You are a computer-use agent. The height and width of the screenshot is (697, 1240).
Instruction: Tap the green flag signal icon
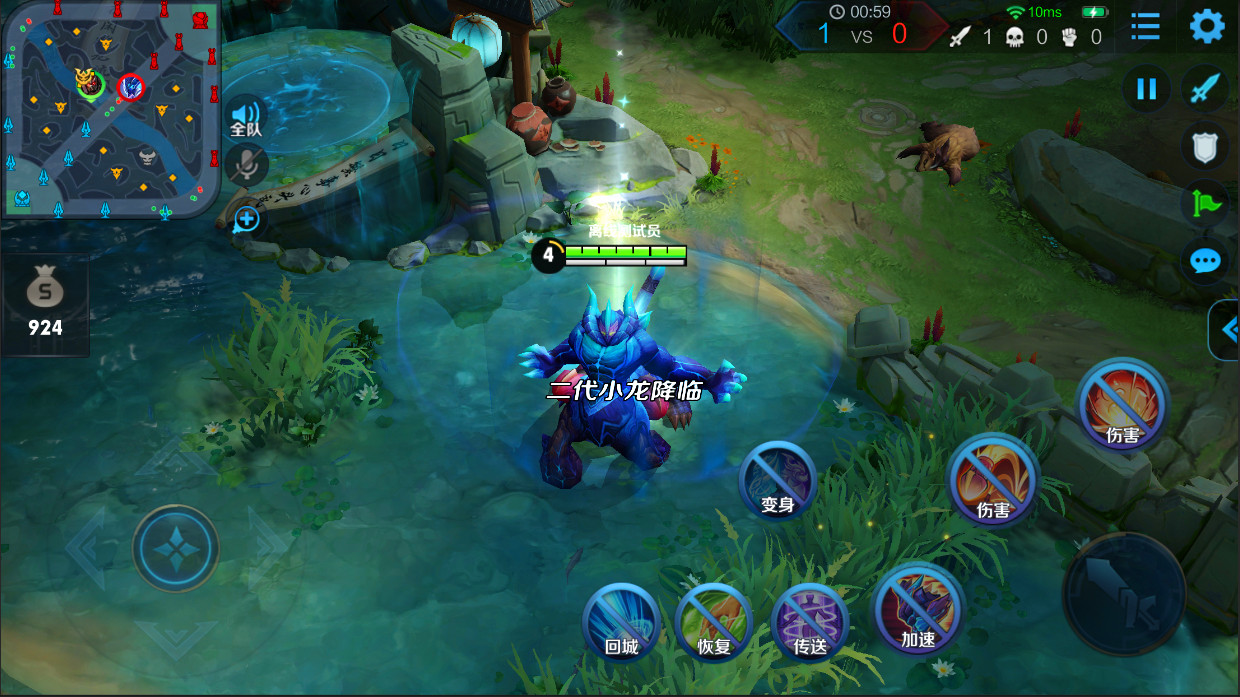(1205, 204)
